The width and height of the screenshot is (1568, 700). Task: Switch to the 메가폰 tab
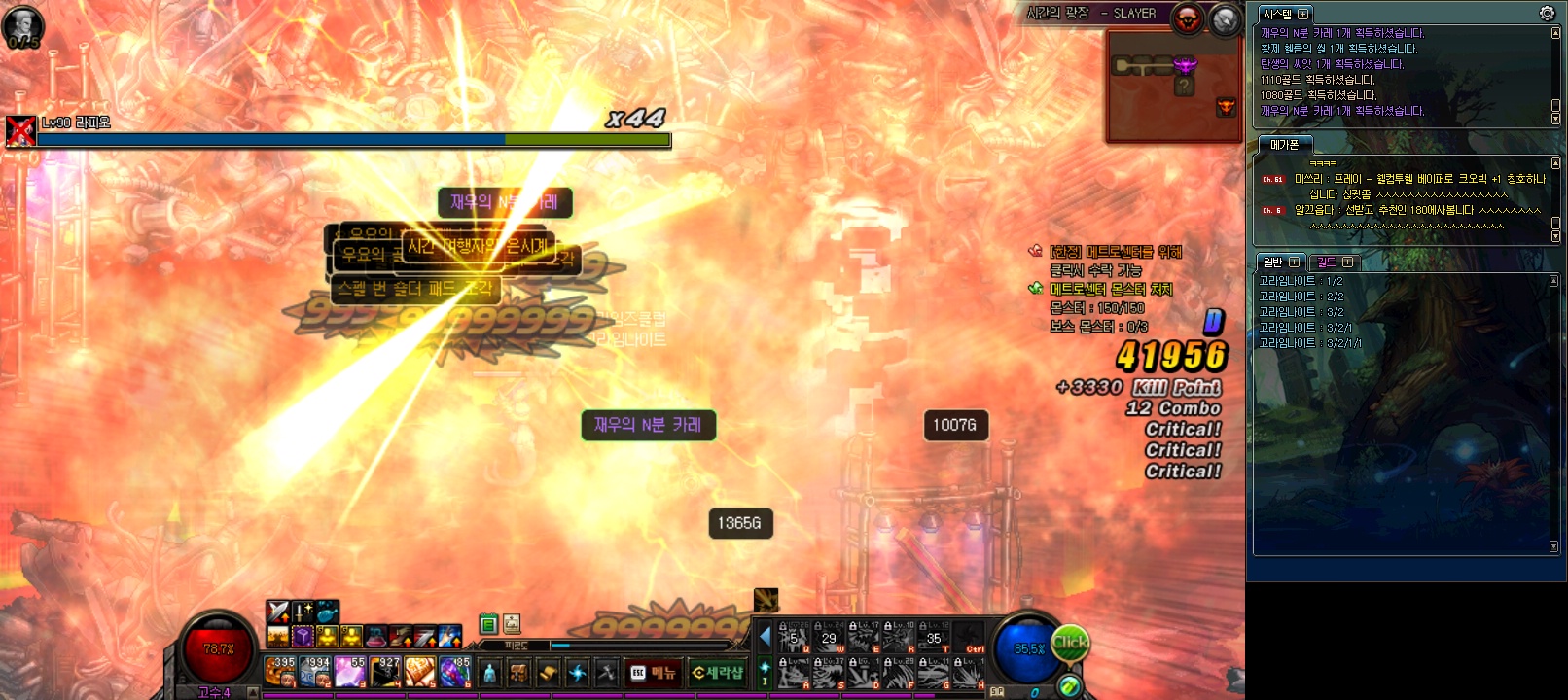tap(1284, 145)
